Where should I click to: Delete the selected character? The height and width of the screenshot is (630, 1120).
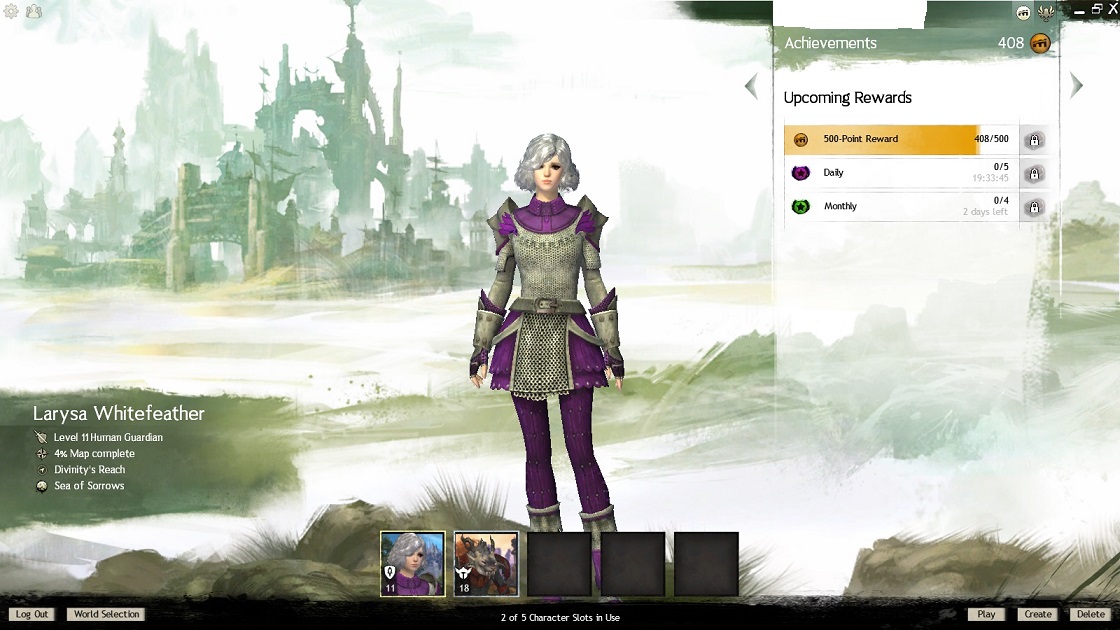(x=1089, y=614)
